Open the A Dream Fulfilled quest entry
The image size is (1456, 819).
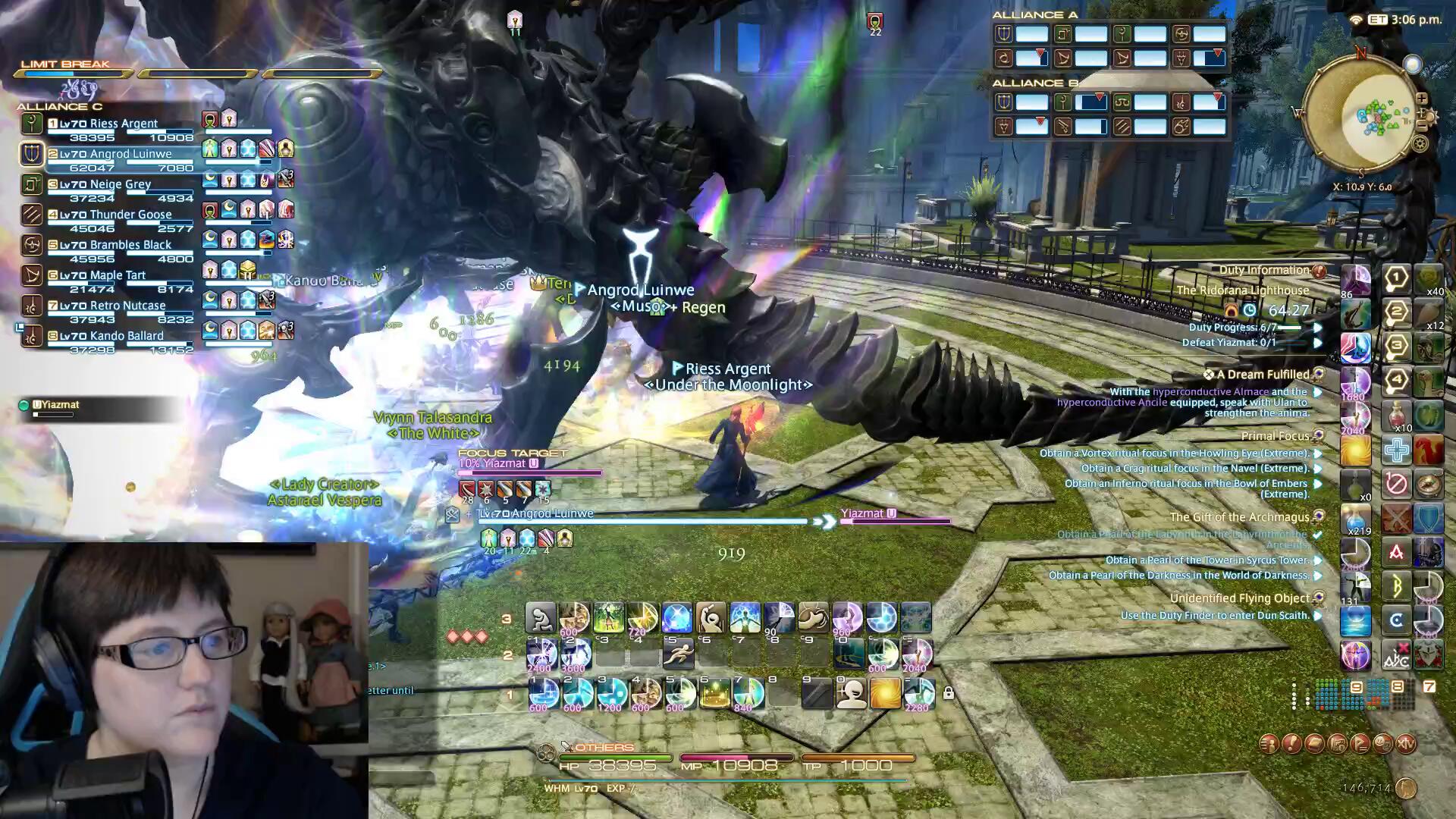pos(1263,375)
